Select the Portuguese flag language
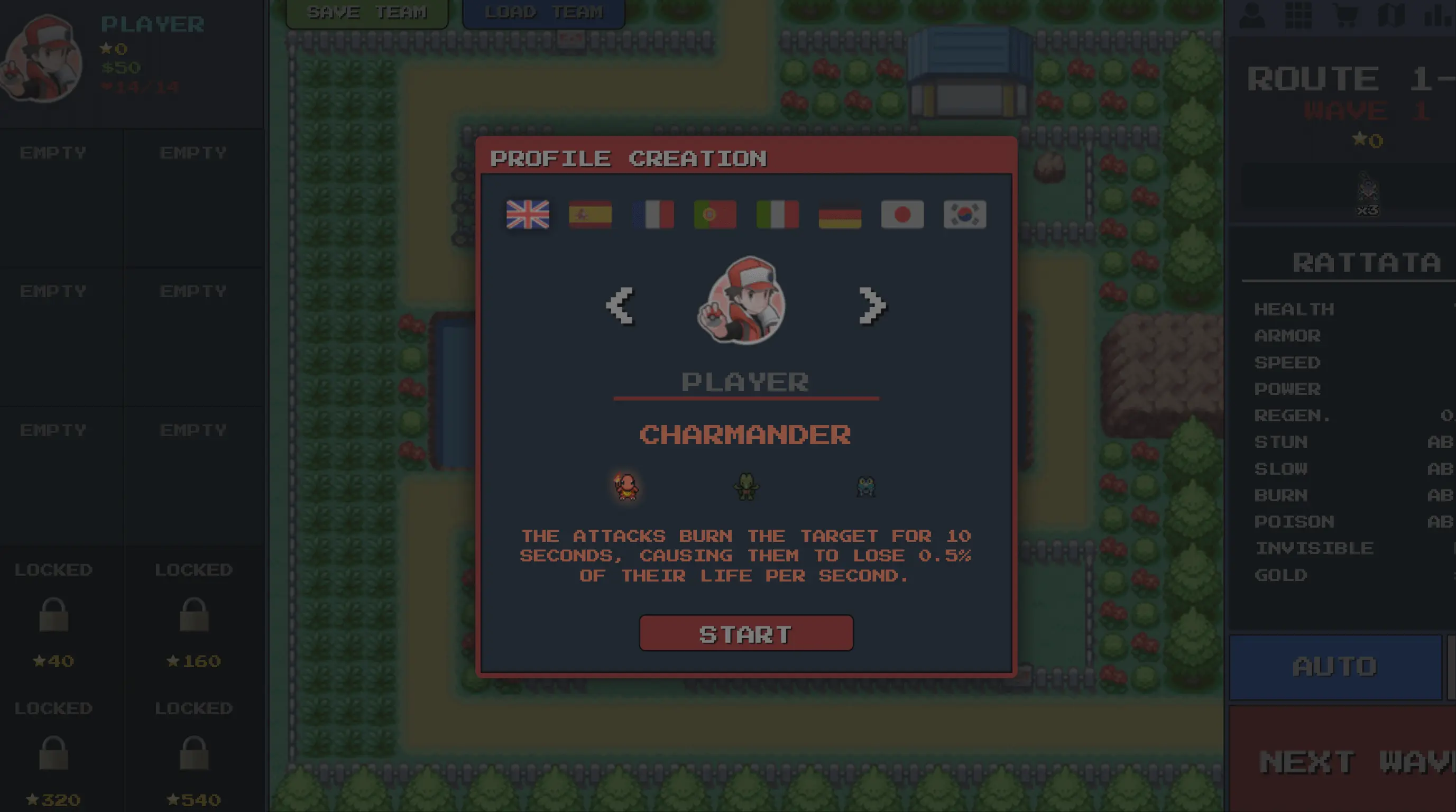 [x=715, y=215]
